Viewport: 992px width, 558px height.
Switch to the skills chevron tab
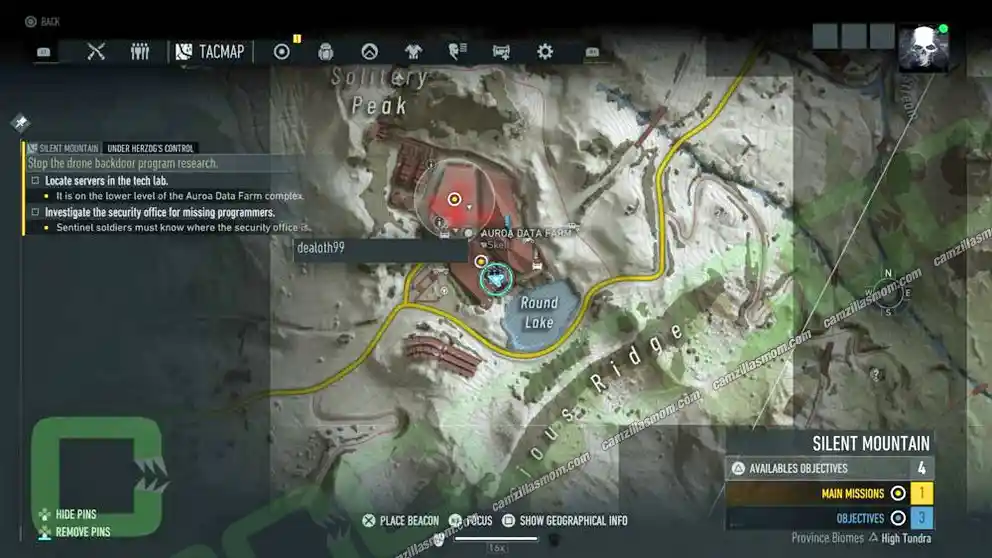click(369, 51)
